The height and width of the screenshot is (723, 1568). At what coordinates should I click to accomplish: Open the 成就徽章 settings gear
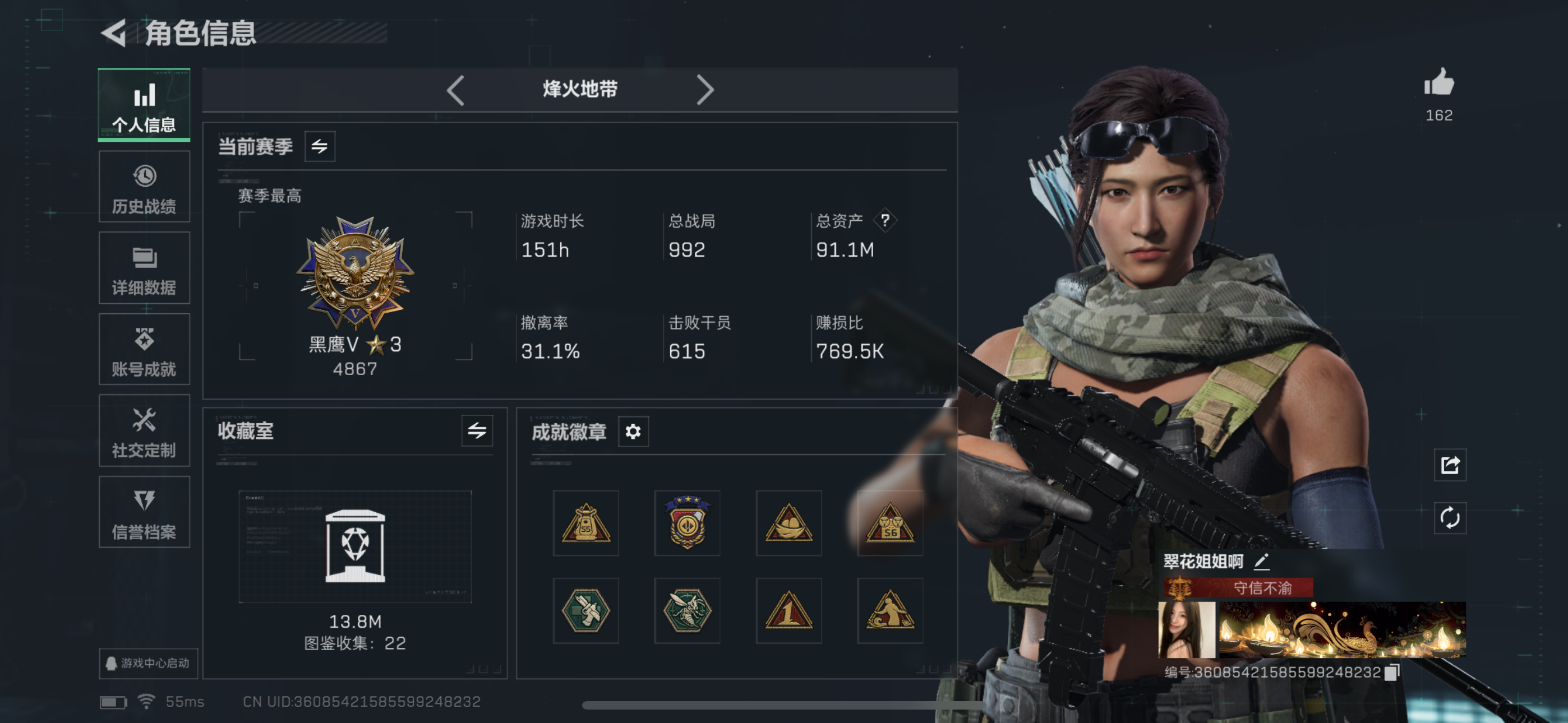pyautogui.click(x=633, y=432)
